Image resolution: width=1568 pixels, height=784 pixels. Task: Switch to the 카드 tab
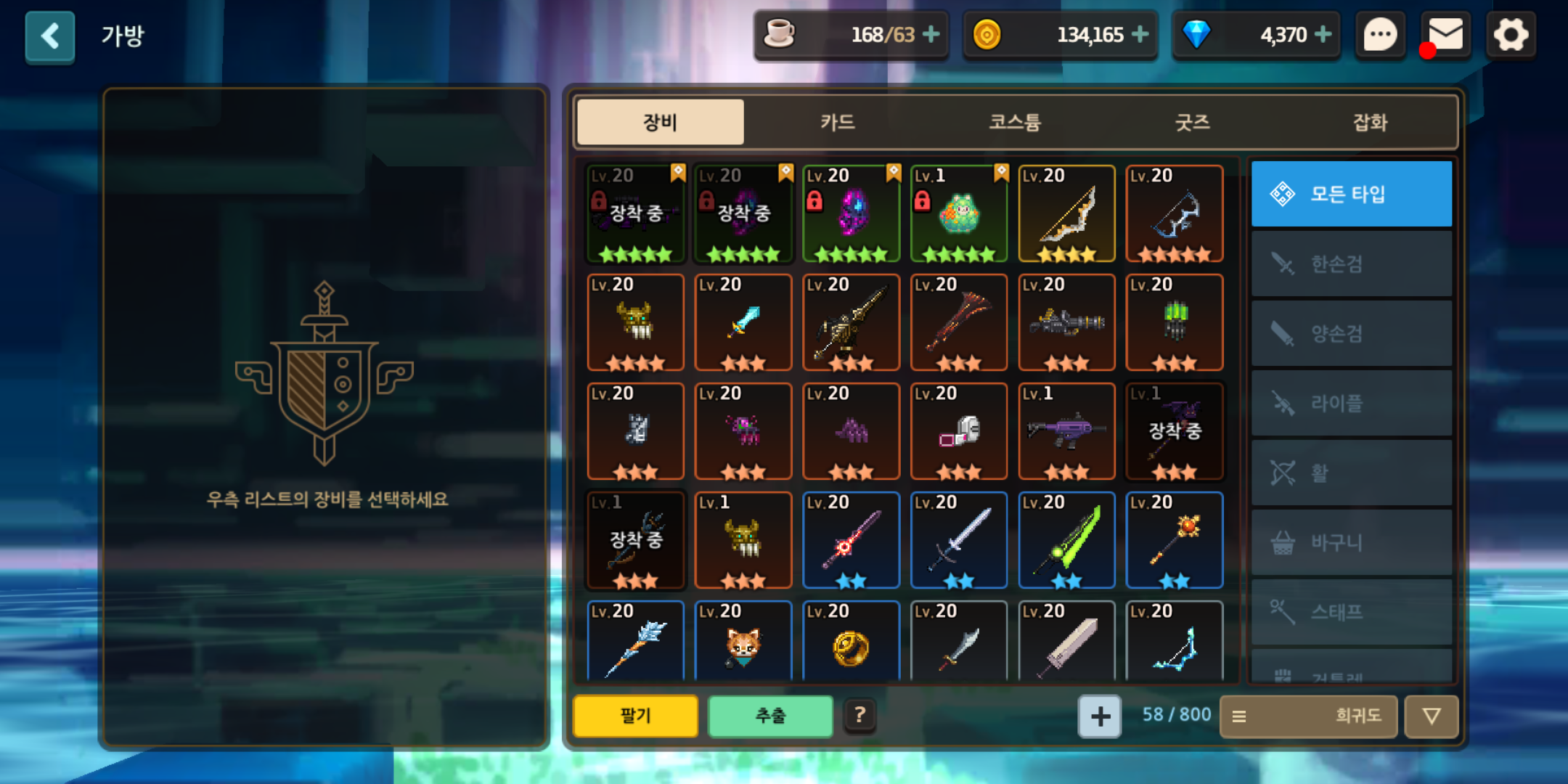tap(837, 122)
